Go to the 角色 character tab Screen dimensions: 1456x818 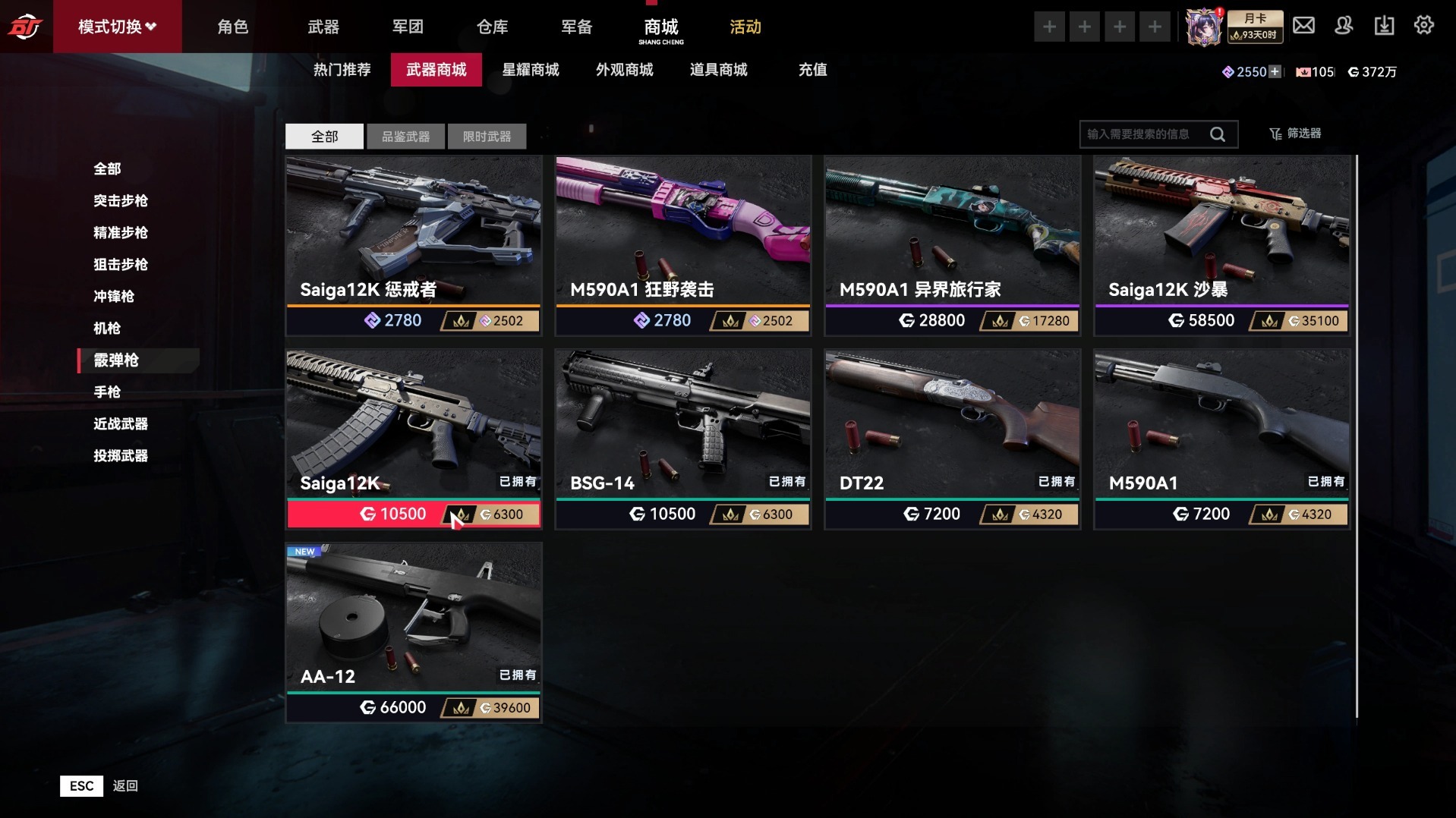[x=232, y=27]
